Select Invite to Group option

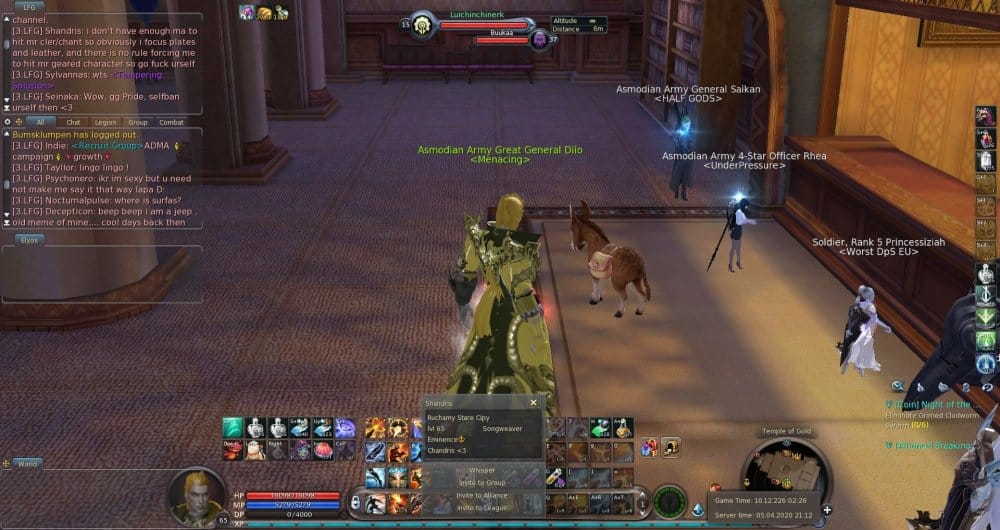point(481,482)
